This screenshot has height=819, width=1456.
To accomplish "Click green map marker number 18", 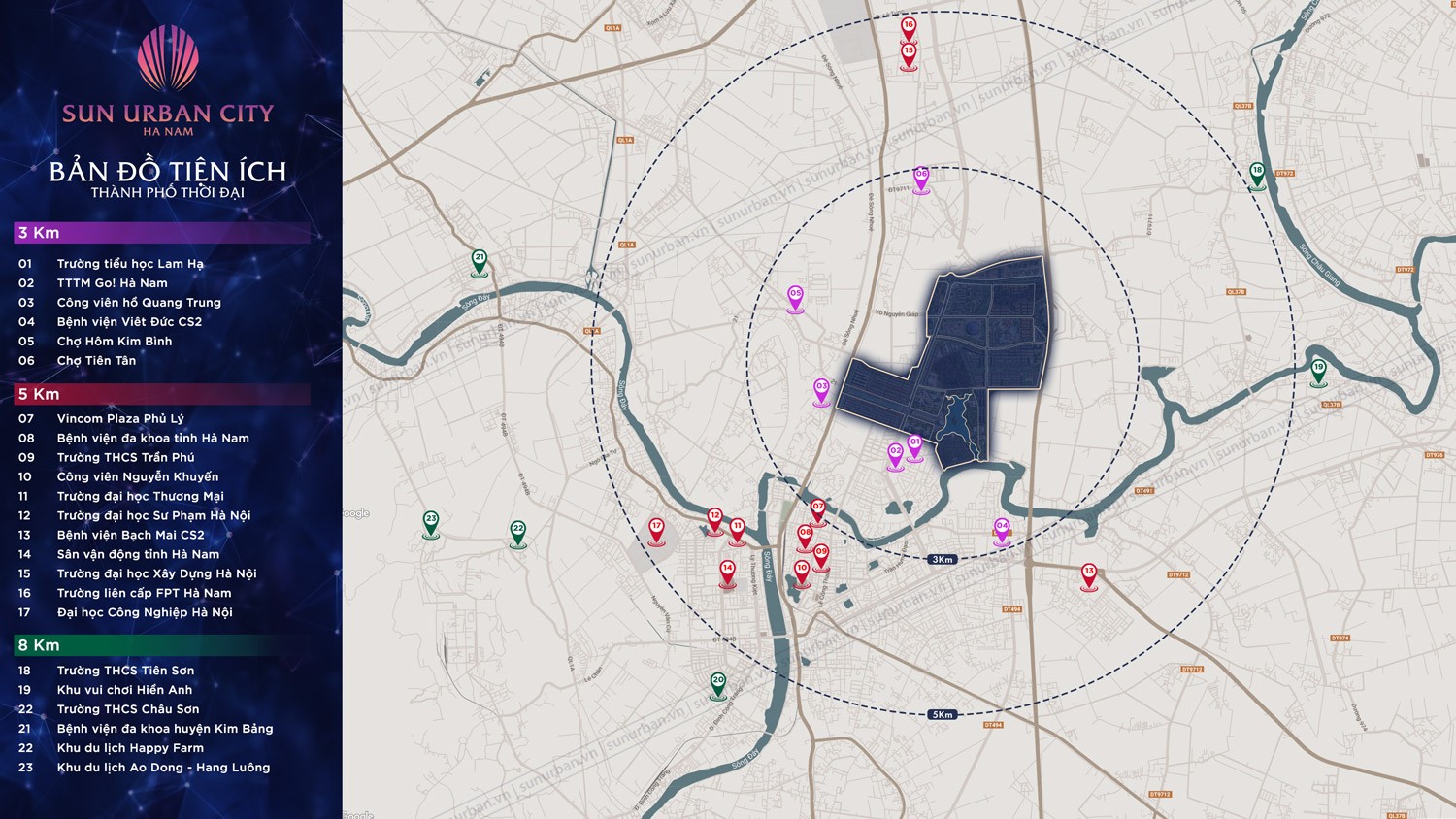I will pyautogui.click(x=1257, y=174).
